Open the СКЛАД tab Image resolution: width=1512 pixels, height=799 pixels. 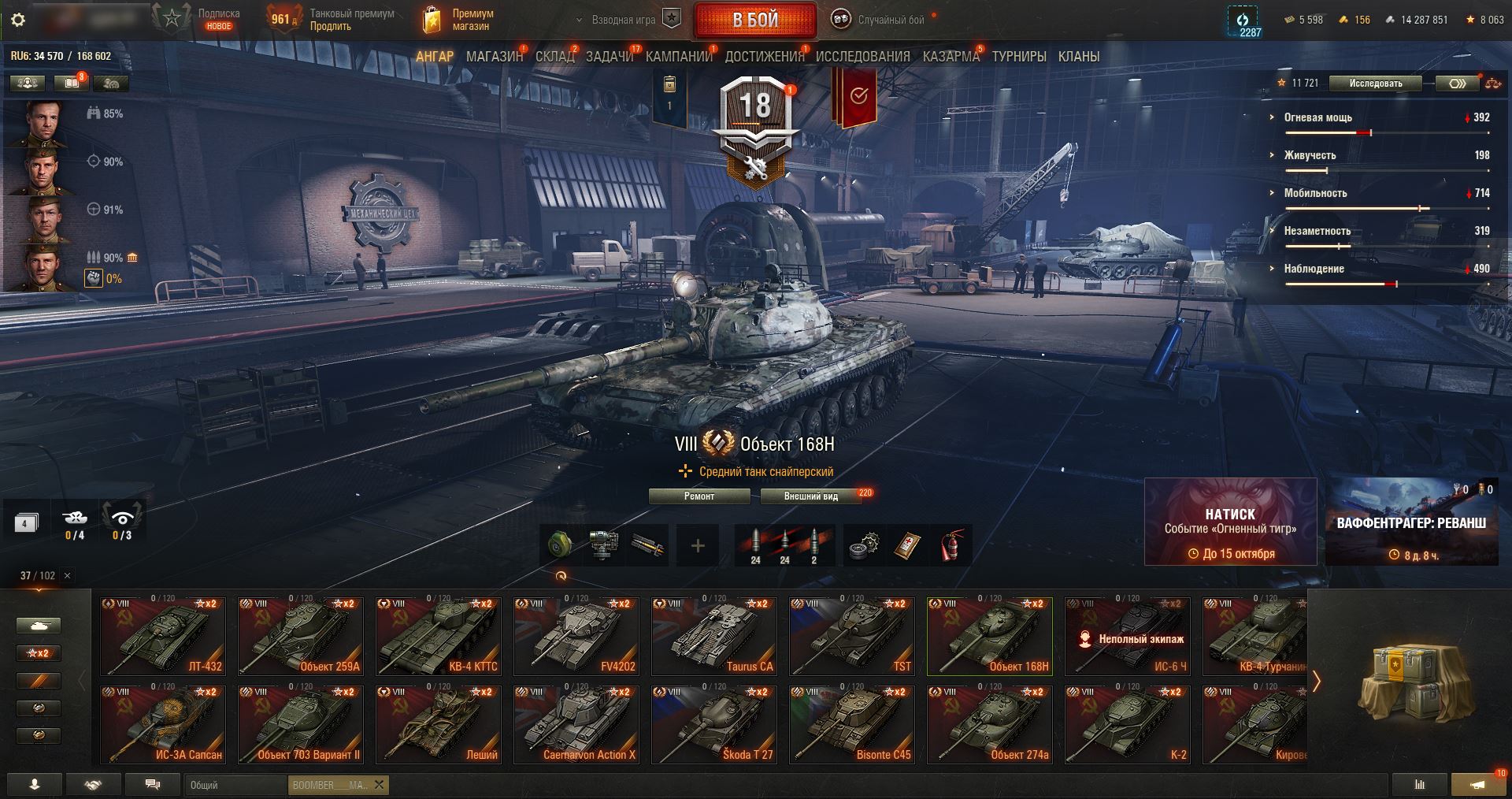554,57
